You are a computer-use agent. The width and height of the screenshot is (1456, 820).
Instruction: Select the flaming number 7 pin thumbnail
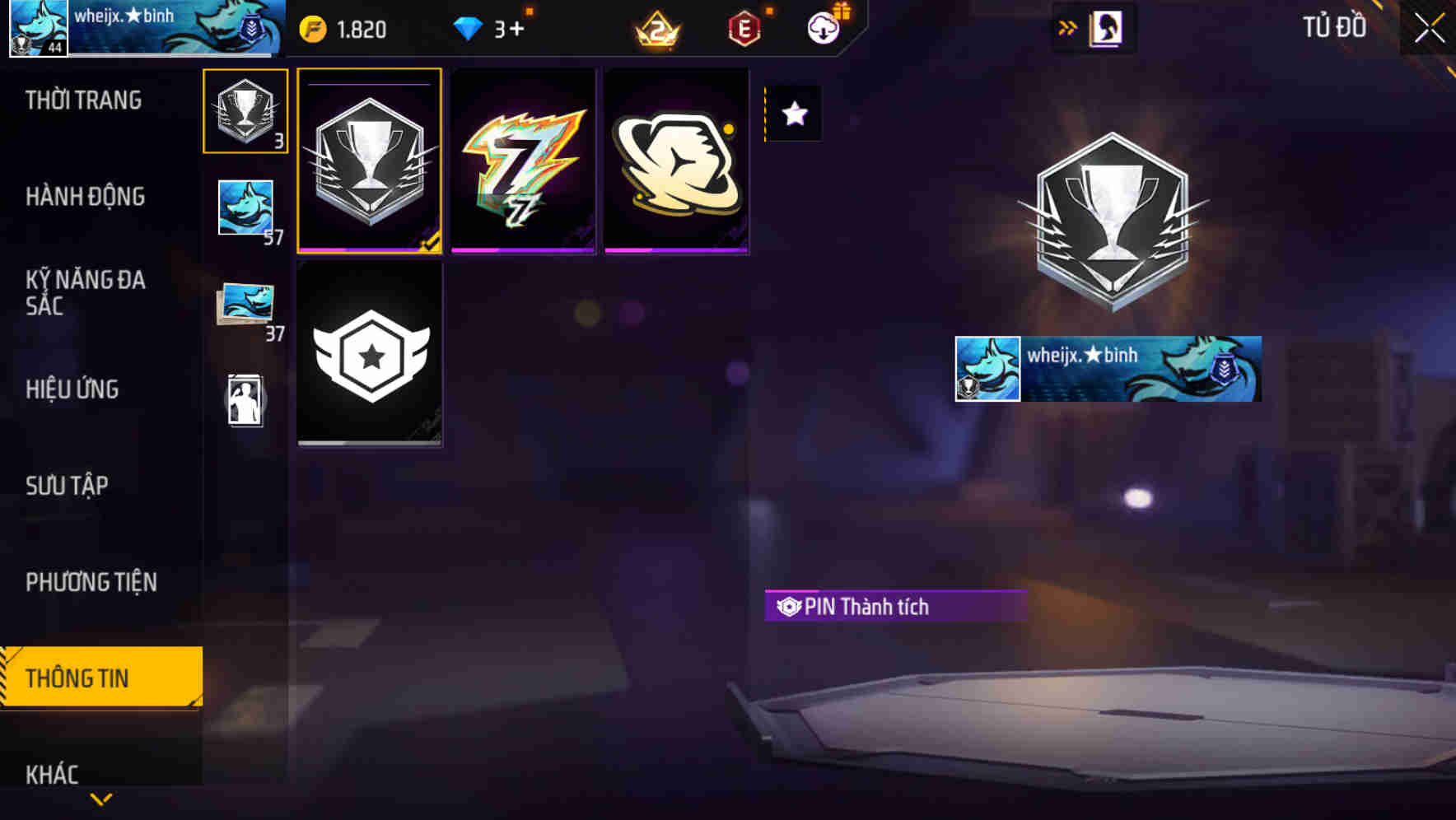tap(524, 161)
